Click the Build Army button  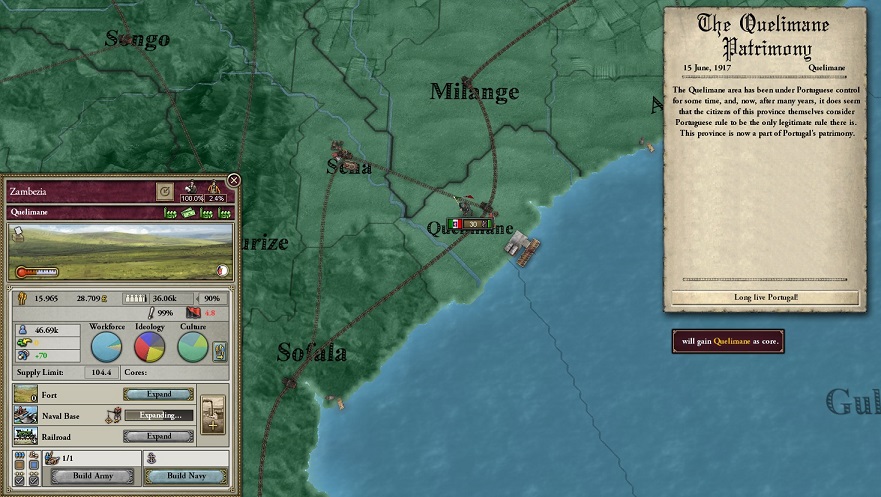92,476
